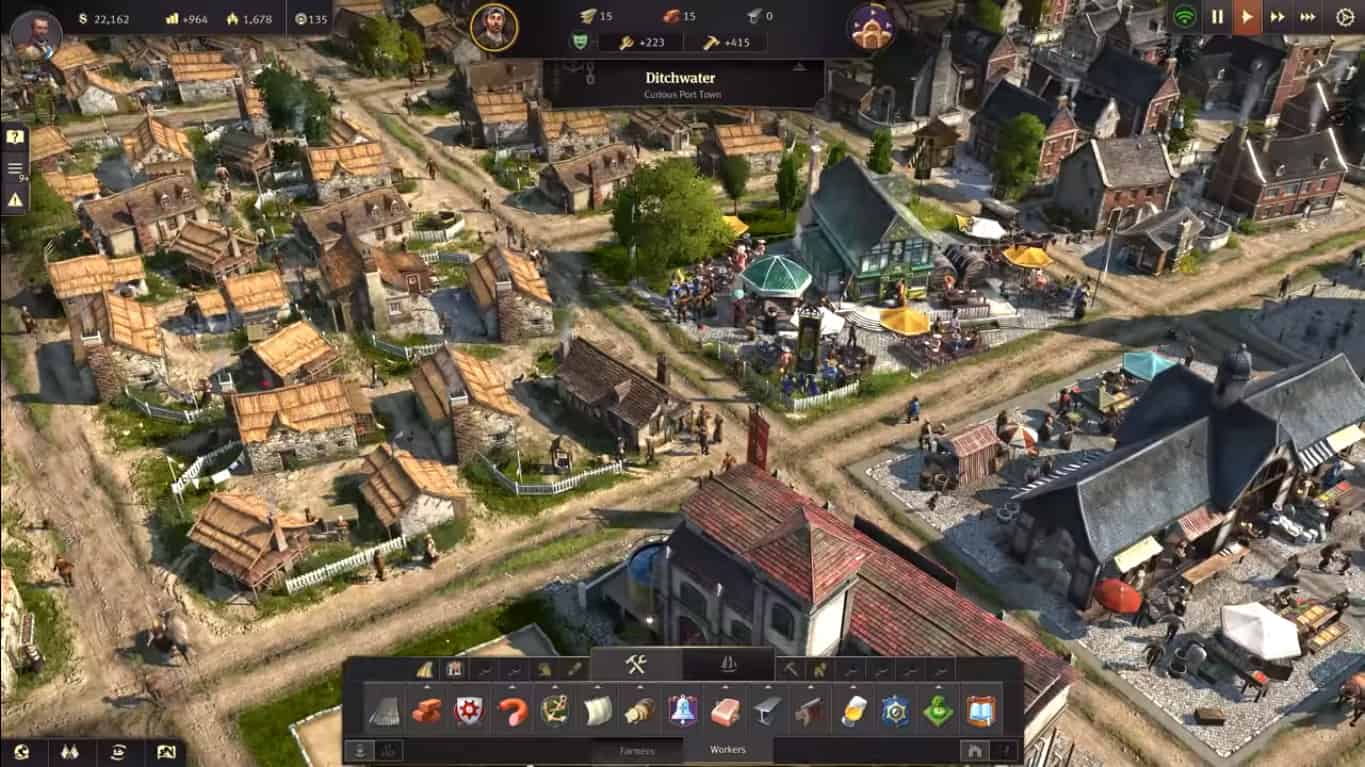Screen dimensions: 1365x767
Task: Switch to the Farmers tier tab
Action: [x=637, y=750]
